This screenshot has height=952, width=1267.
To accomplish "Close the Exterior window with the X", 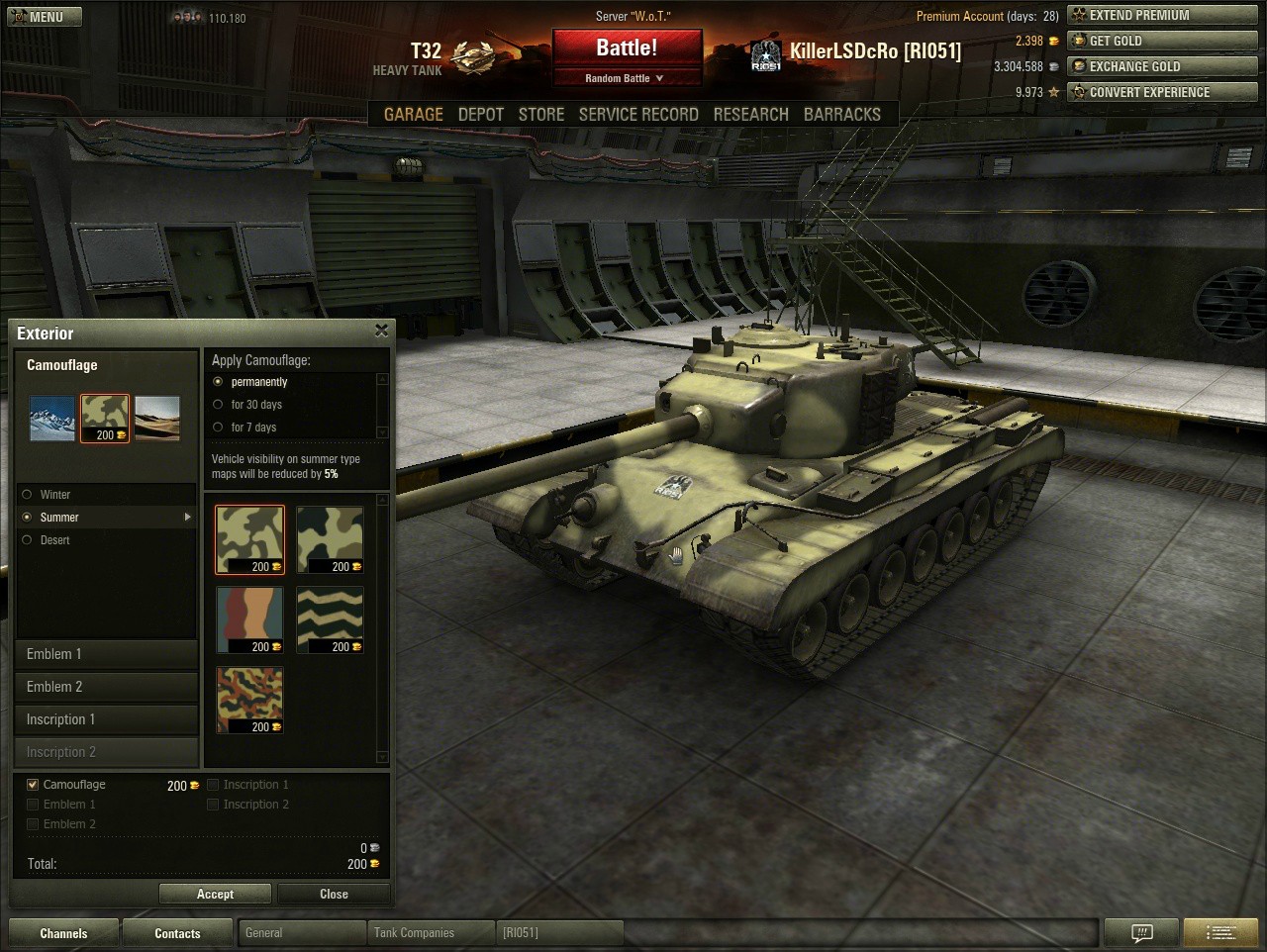I will (x=381, y=331).
